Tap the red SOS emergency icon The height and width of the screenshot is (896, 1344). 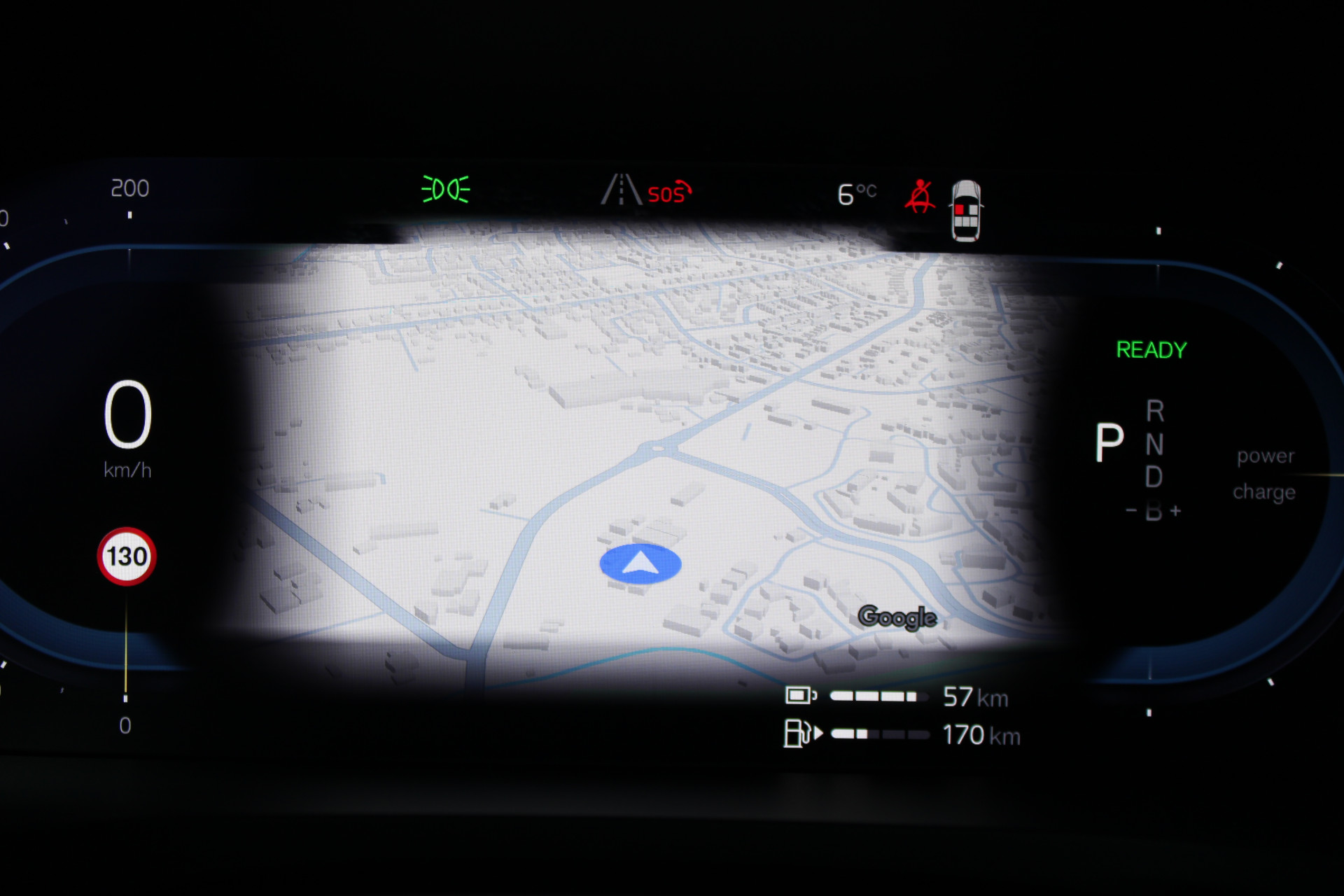(x=668, y=192)
